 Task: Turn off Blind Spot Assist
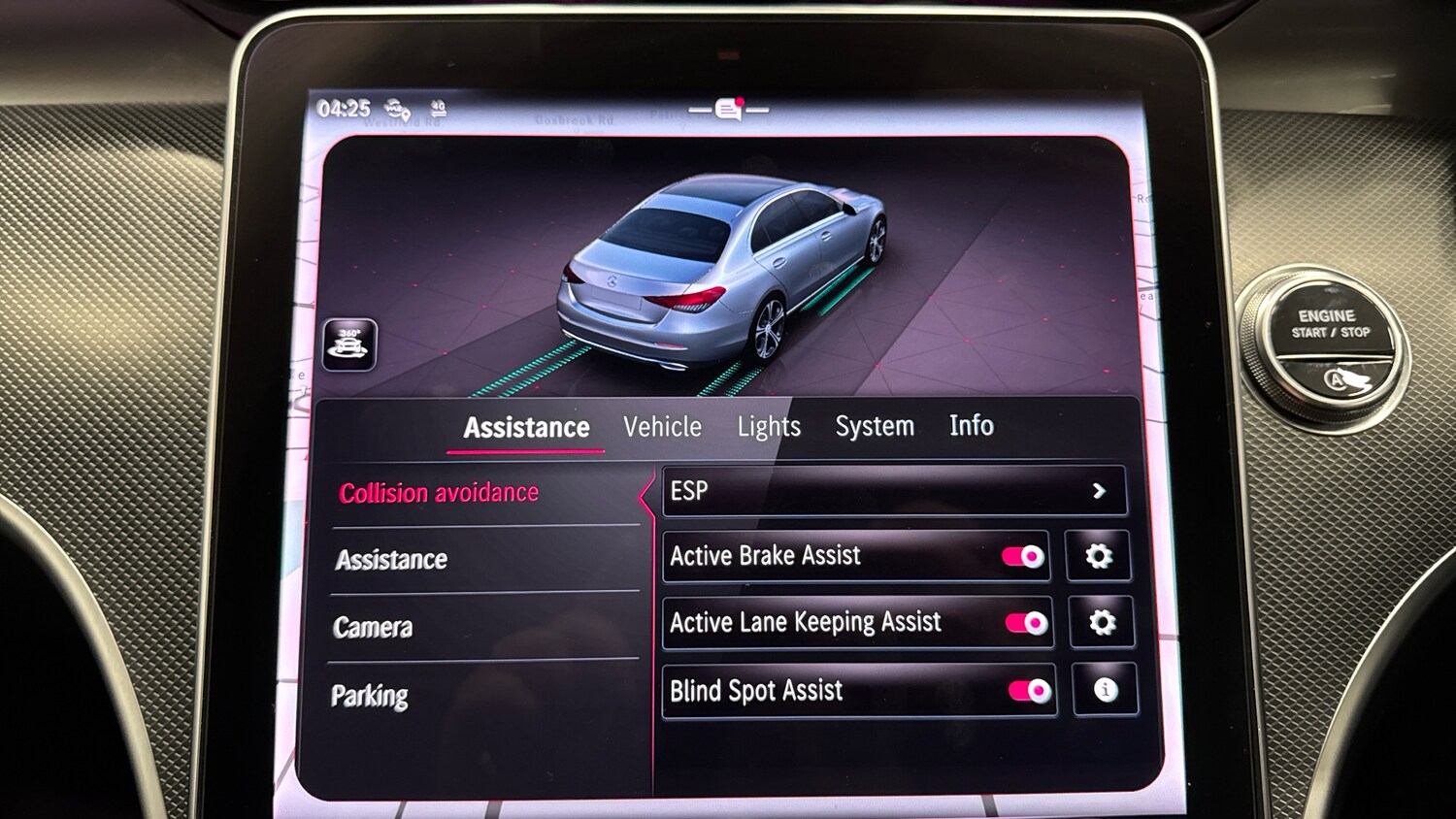pos(1027,691)
